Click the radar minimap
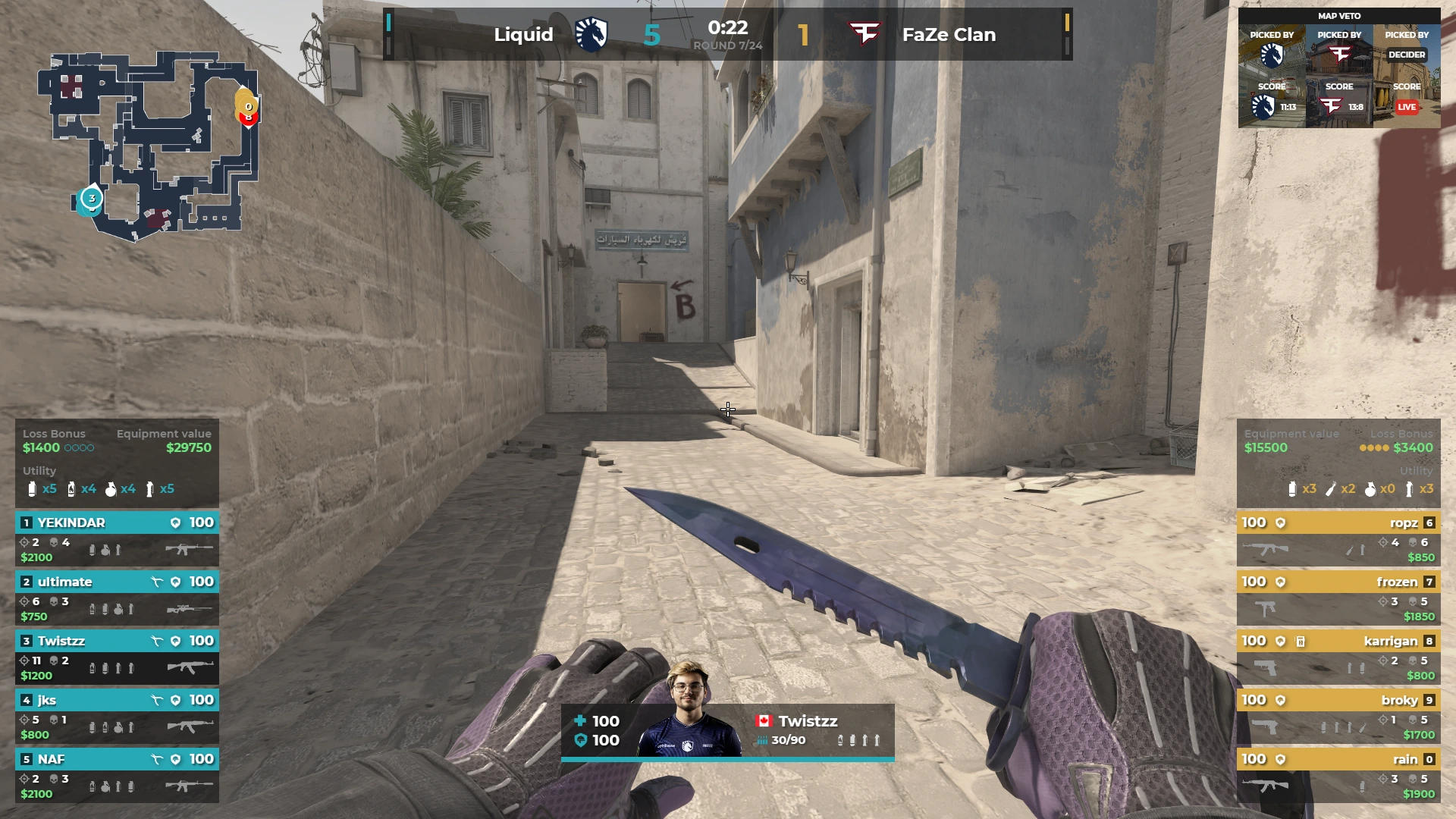This screenshot has width=1456, height=819. (149, 144)
